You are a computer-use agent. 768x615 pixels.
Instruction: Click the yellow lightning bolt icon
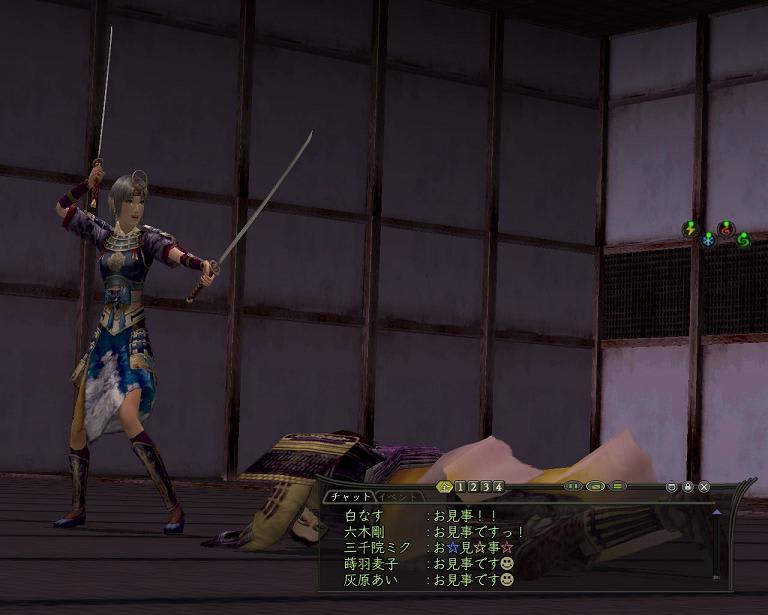(x=690, y=229)
